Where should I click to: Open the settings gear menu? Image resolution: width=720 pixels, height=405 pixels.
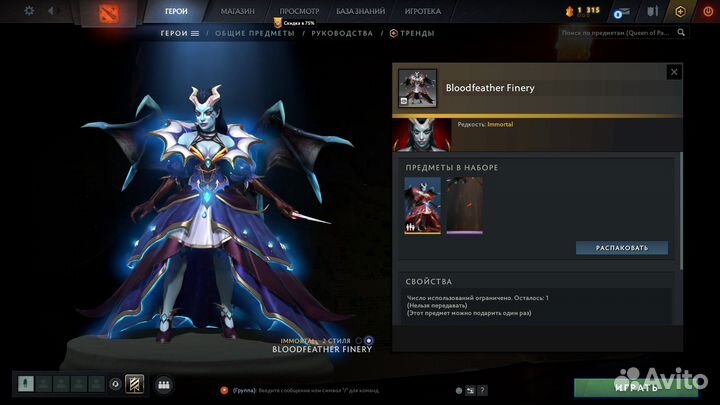[29, 11]
